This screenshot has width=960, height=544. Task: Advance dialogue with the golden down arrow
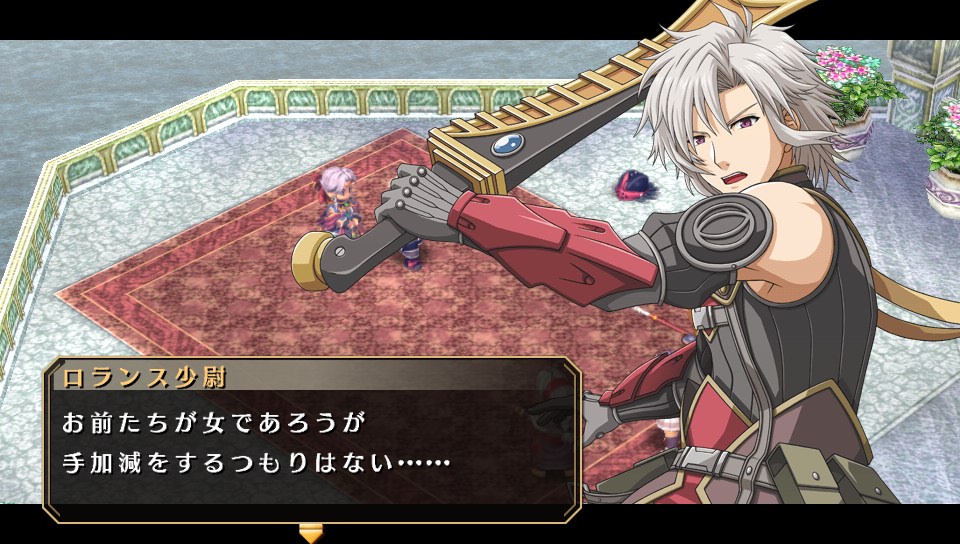(312, 531)
